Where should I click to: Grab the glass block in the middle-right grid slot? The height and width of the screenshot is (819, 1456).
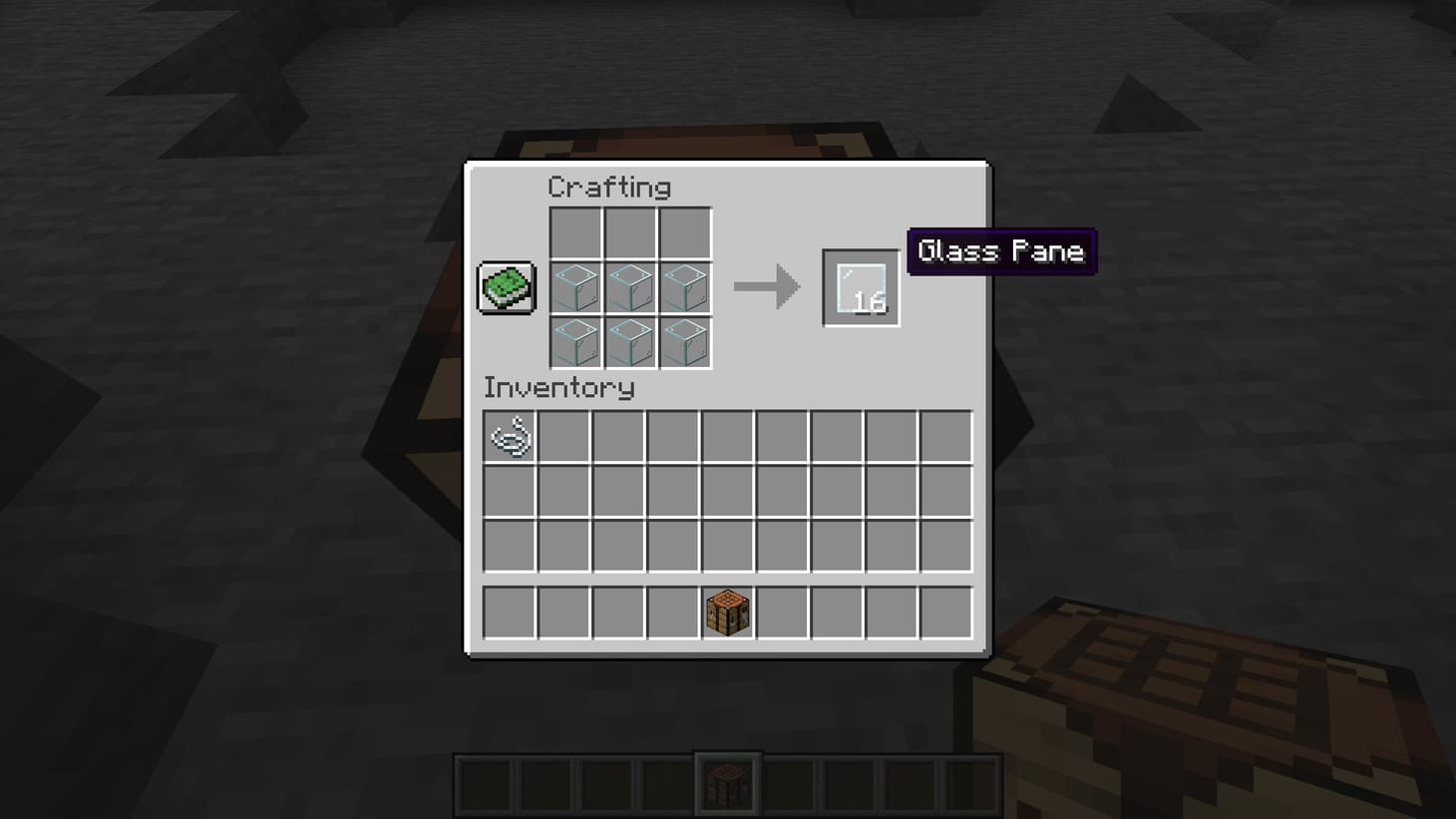(685, 287)
